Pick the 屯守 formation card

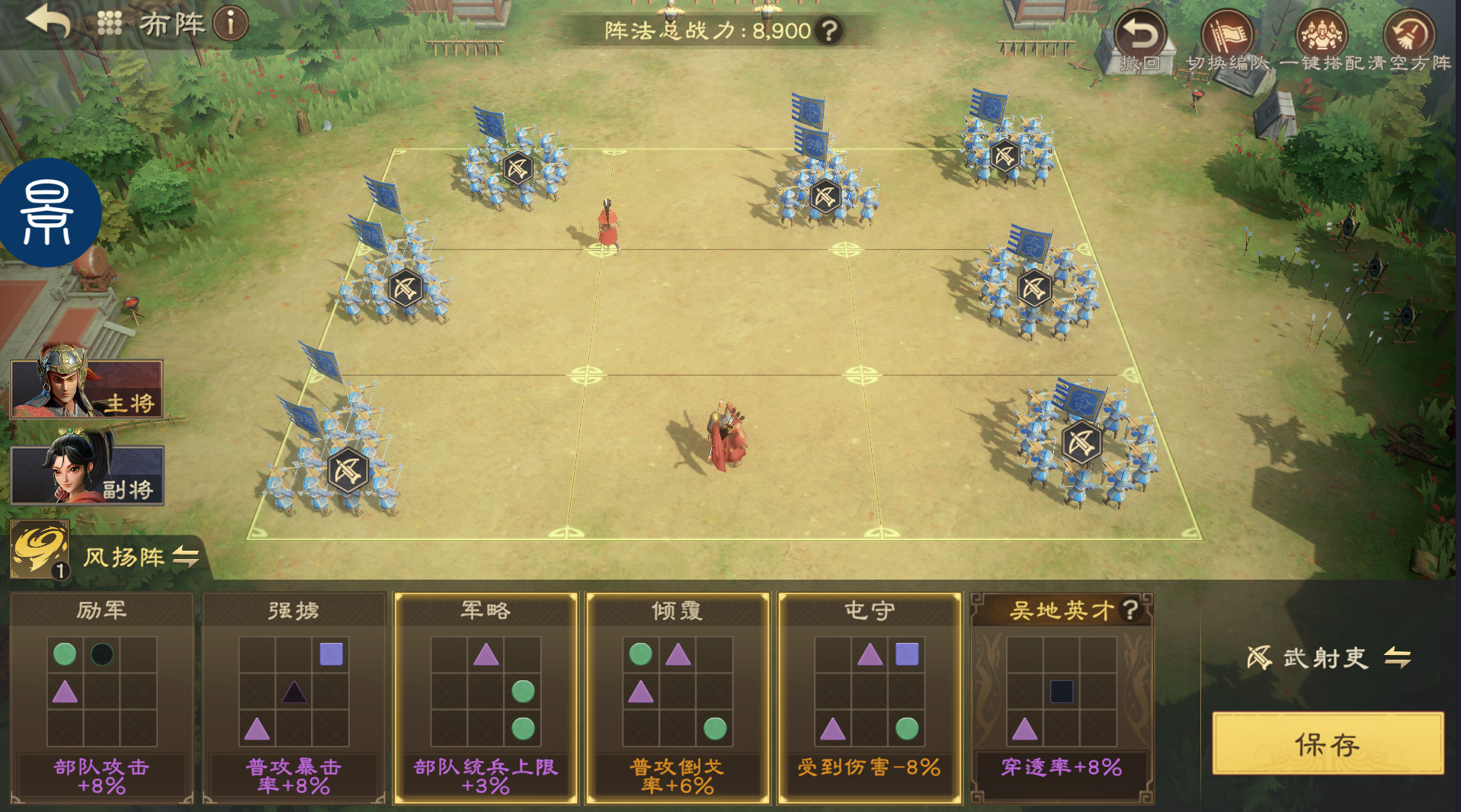[870, 697]
